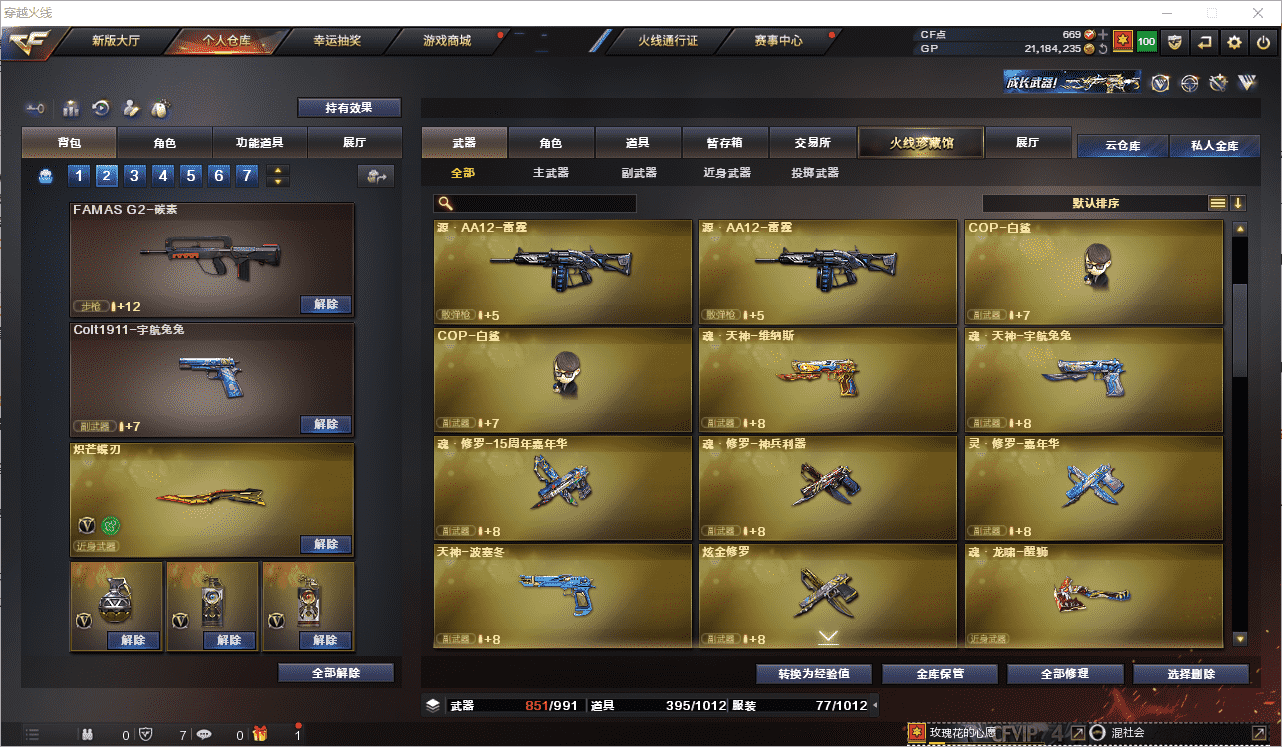Open the 默认排序 sort dropdown
This screenshot has width=1282, height=747.
tap(1096, 203)
